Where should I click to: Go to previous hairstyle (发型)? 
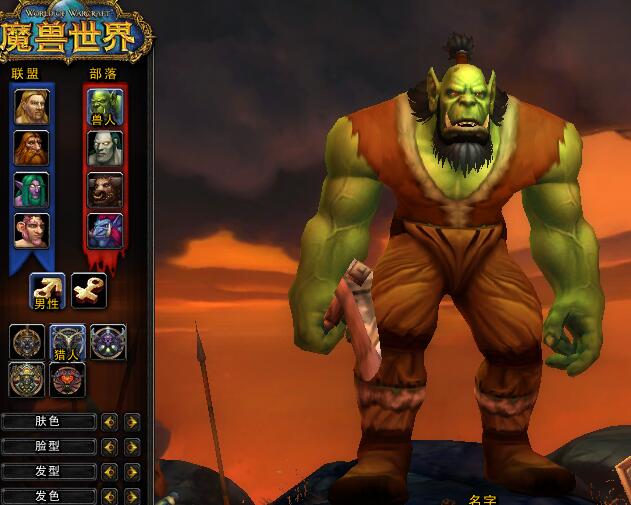[110, 471]
